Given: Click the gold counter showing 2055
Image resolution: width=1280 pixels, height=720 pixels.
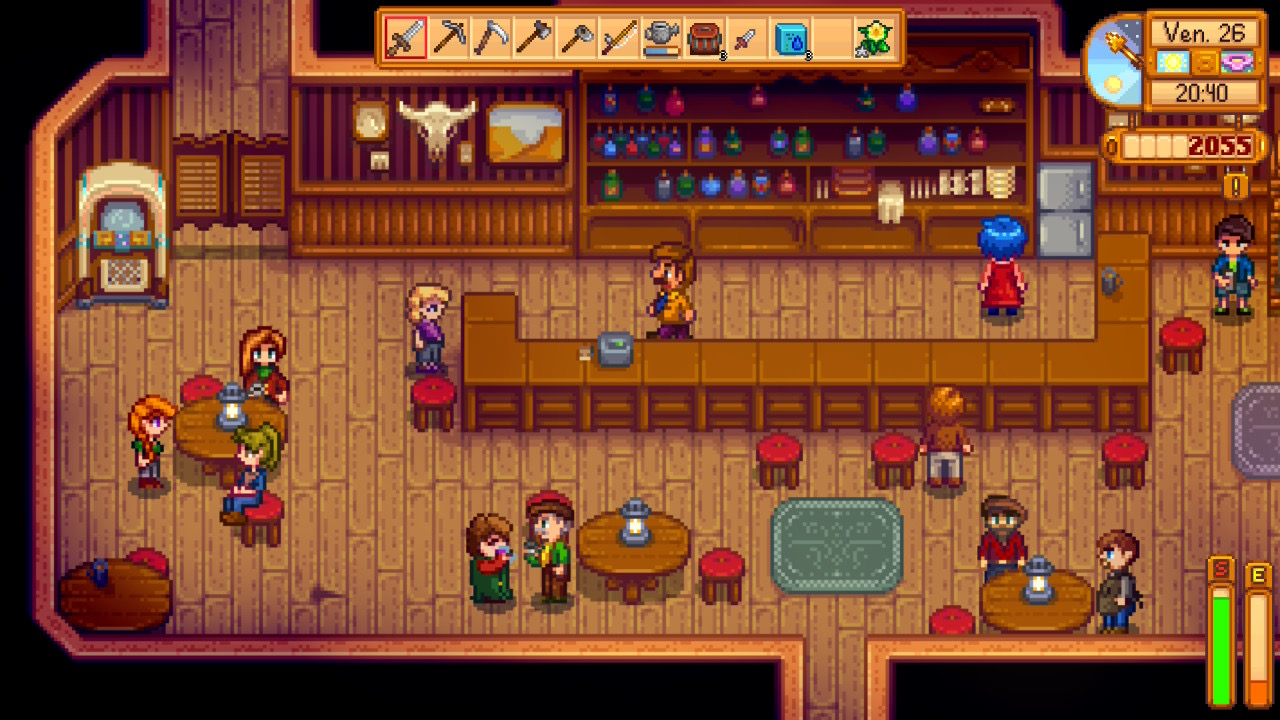Looking at the screenshot, I should click(x=1222, y=145).
